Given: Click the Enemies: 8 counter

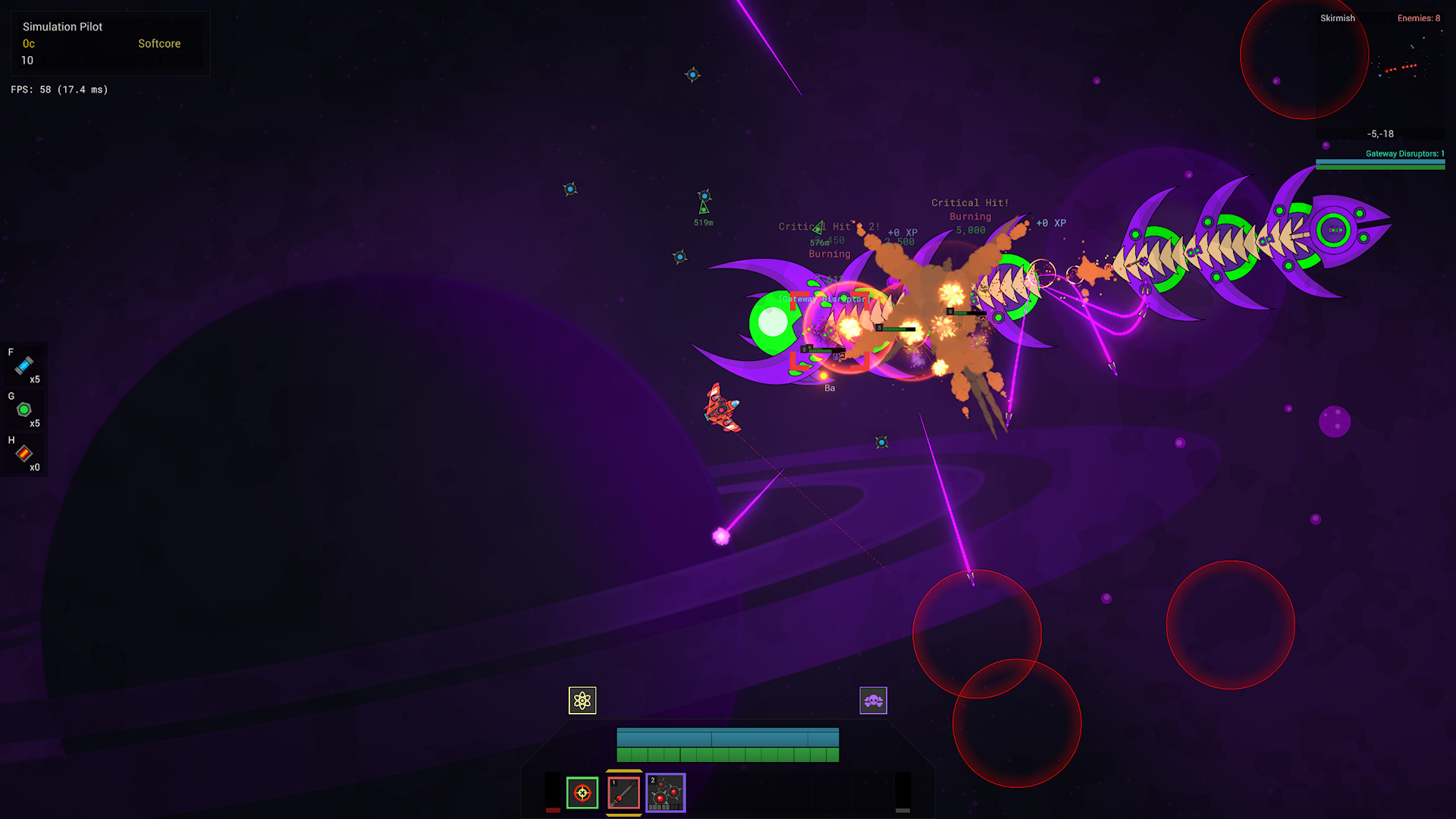Looking at the screenshot, I should point(1419,17).
